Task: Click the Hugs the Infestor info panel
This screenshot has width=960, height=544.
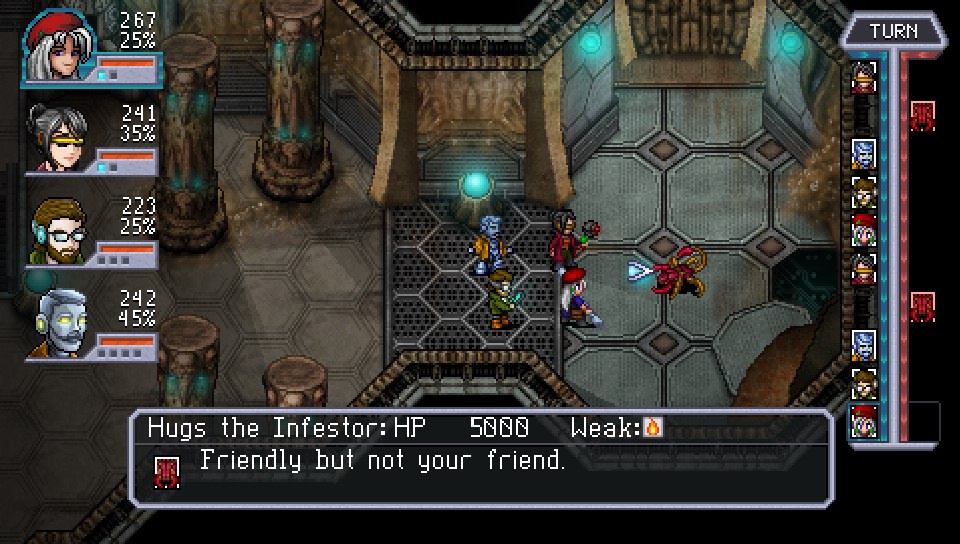Action: click(x=481, y=458)
